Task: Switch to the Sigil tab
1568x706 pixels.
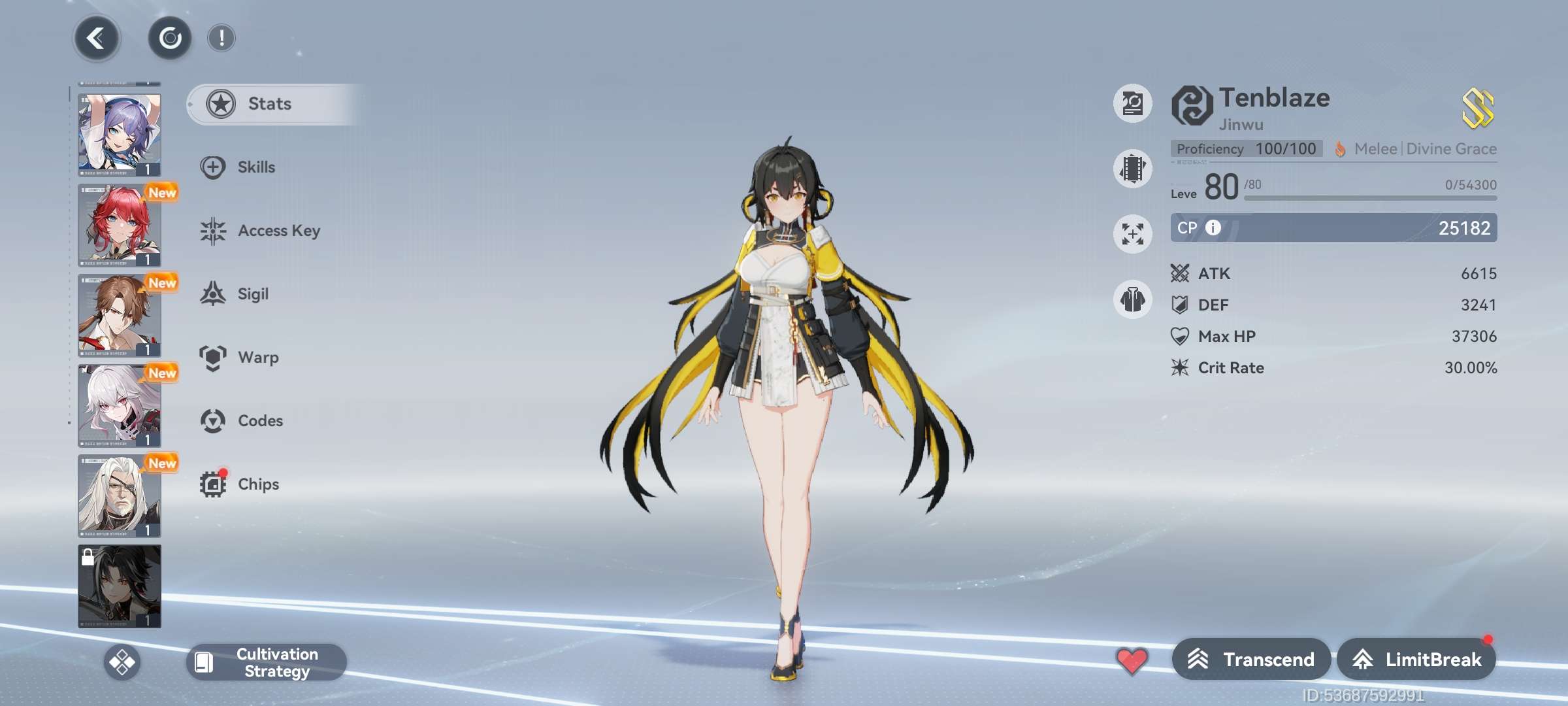Action: point(252,294)
